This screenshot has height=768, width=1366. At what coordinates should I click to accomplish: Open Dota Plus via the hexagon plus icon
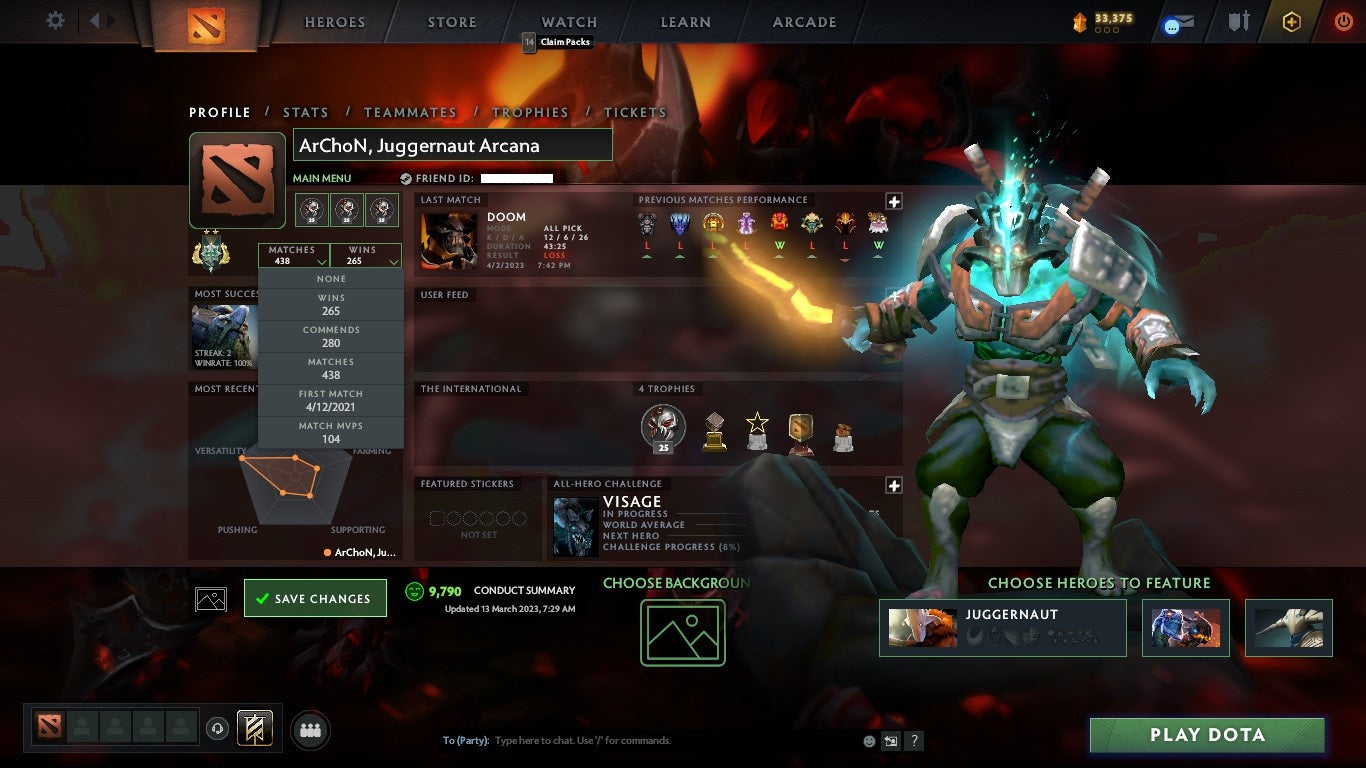[1290, 19]
